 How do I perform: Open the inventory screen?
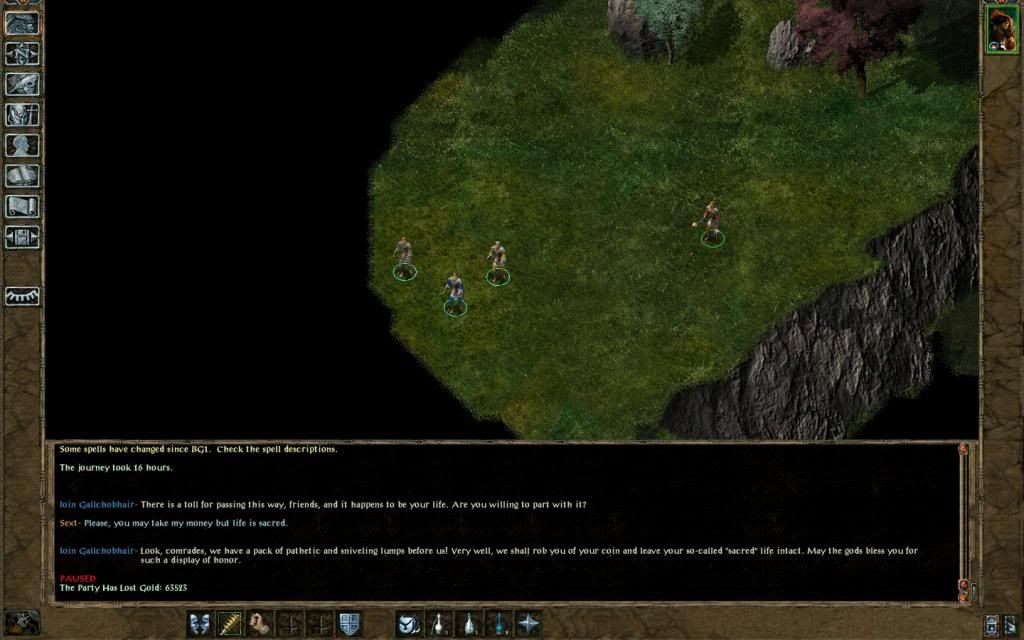click(x=22, y=115)
